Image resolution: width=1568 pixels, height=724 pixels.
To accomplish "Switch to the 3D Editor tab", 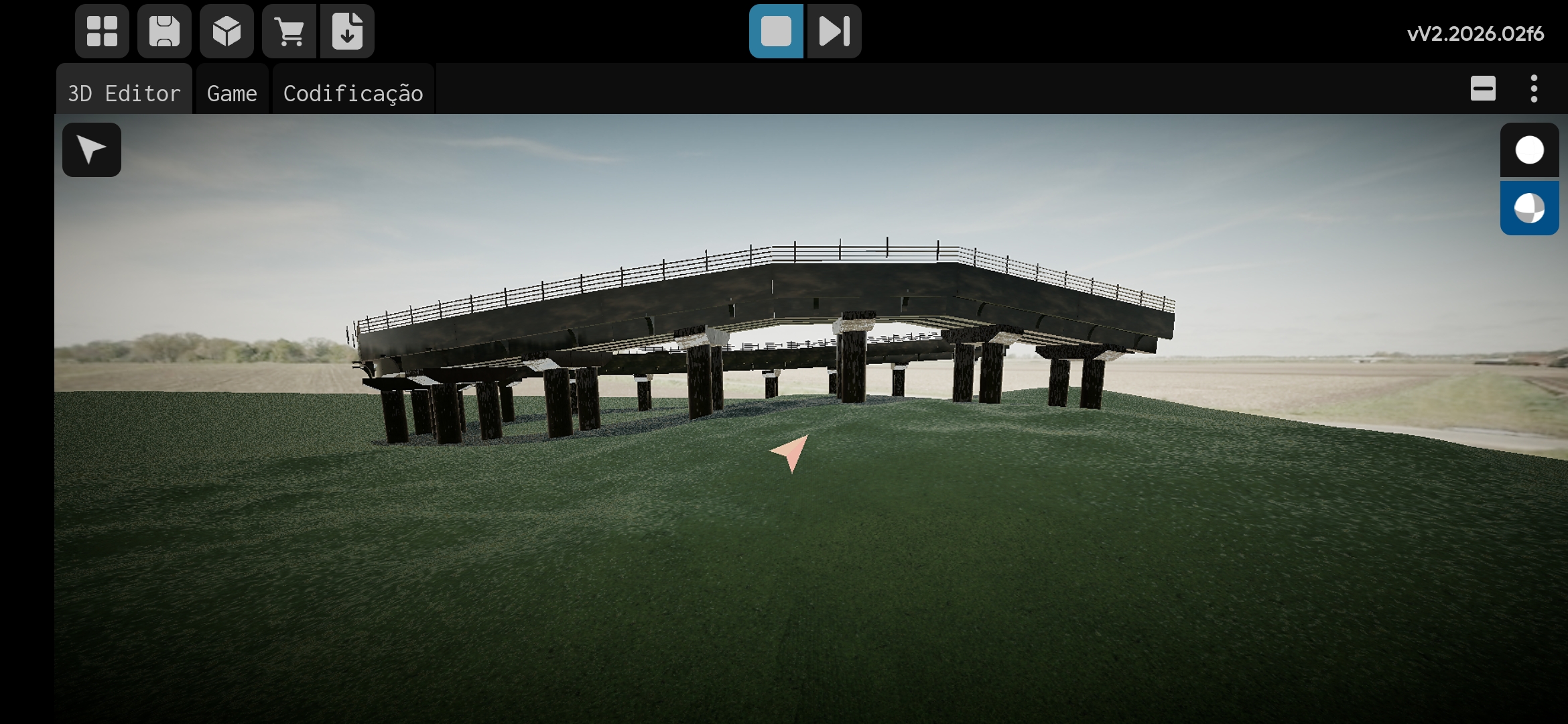I will click(124, 93).
